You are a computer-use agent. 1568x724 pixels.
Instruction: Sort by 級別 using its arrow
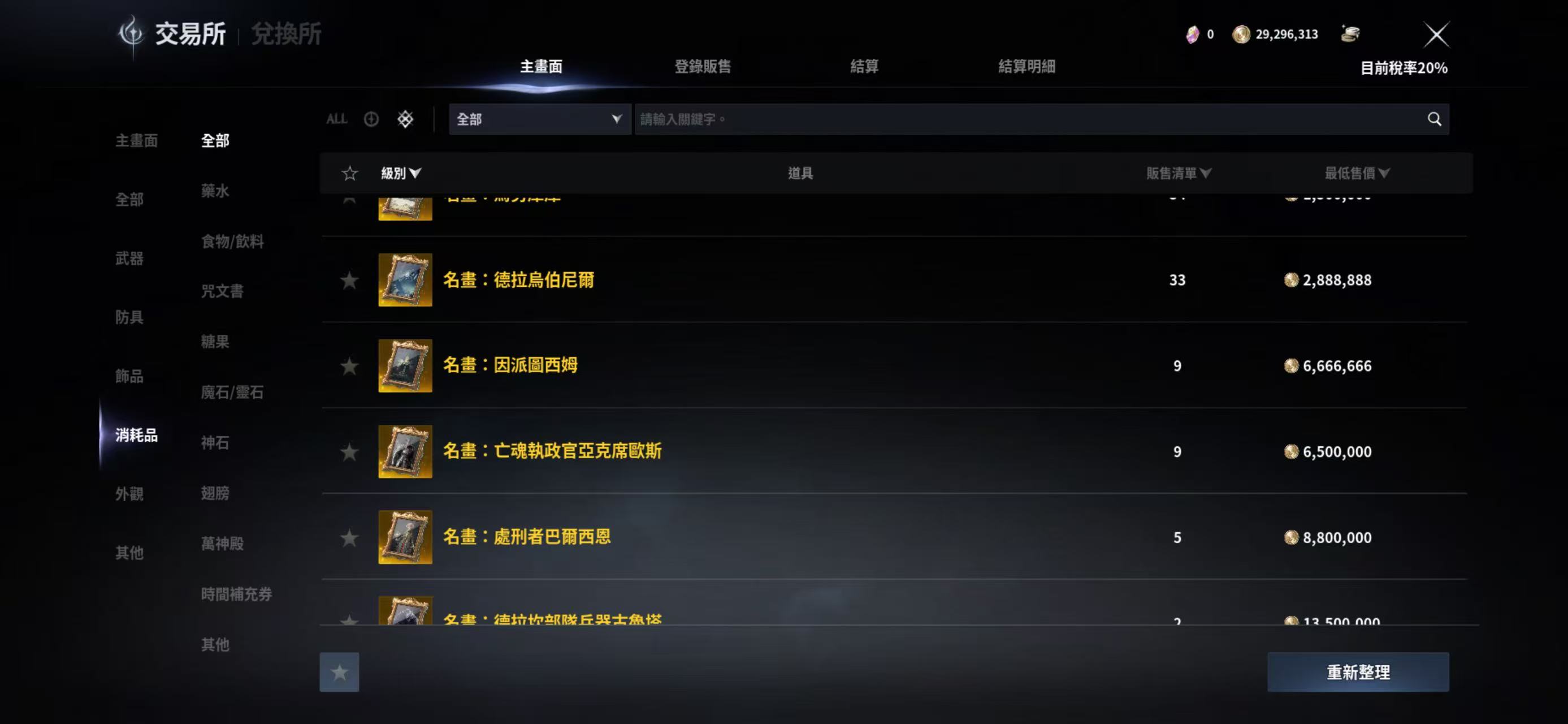[x=403, y=173]
